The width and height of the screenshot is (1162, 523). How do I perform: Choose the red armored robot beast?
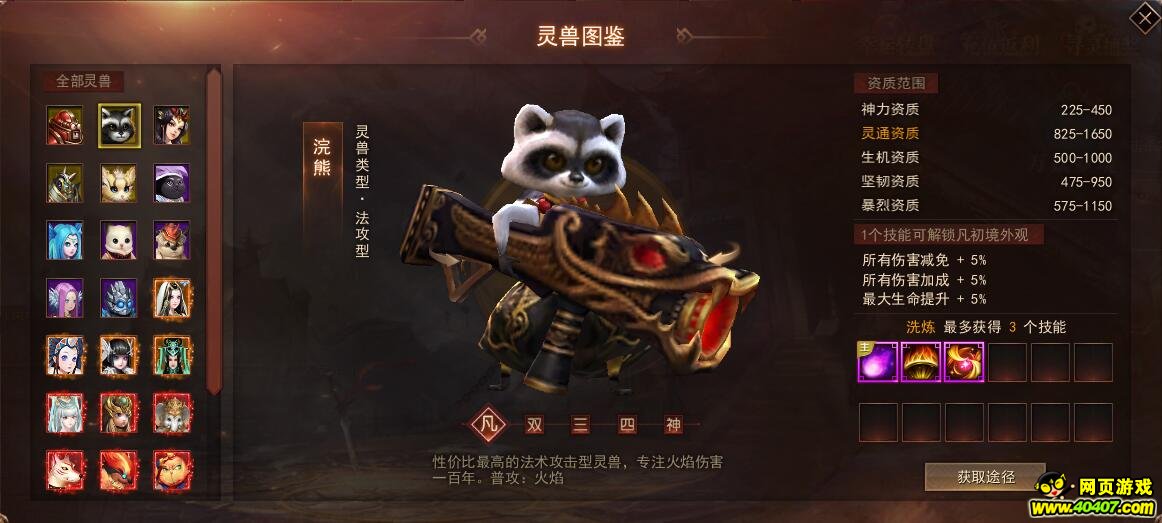tap(65, 125)
